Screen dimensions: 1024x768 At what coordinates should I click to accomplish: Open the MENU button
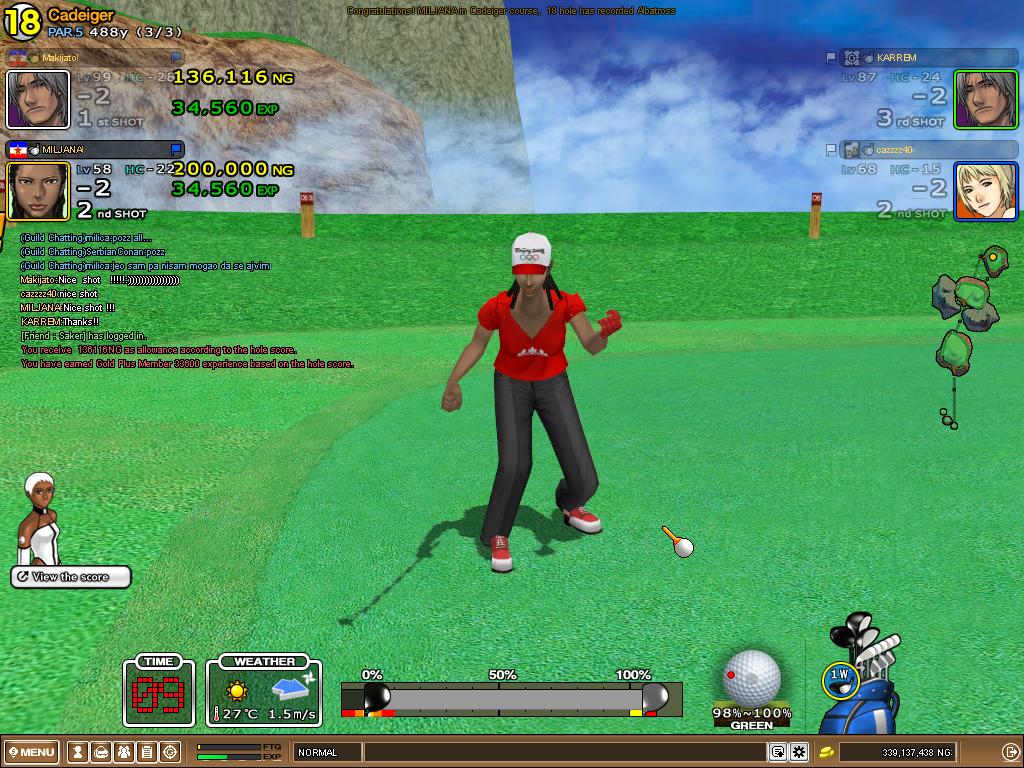click(x=31, y=752)
